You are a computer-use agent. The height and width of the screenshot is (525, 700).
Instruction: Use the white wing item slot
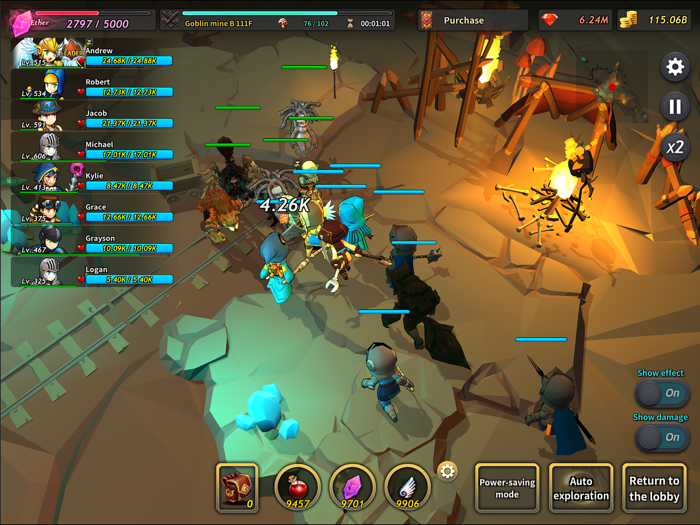point(407,486)
